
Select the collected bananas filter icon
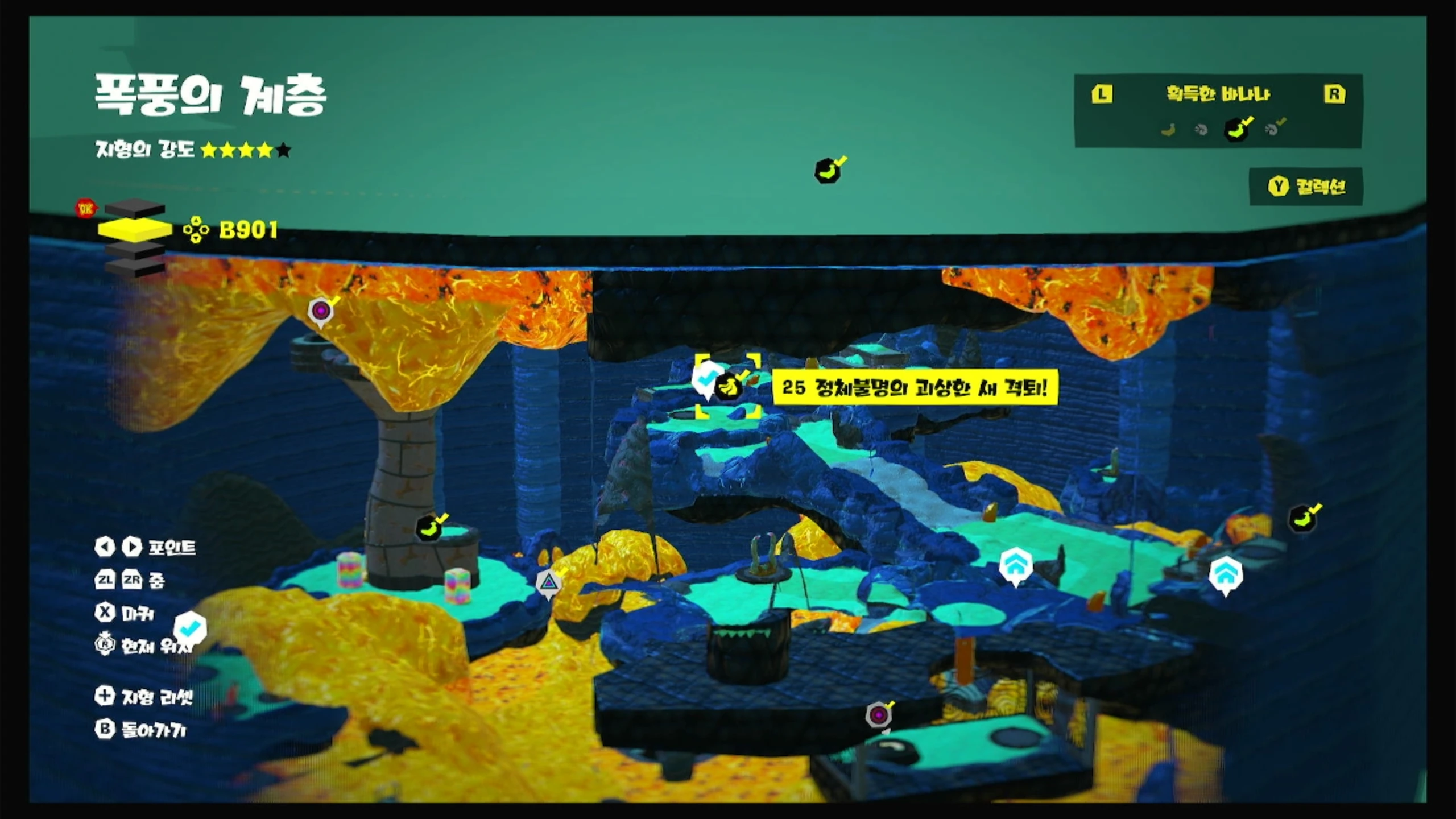coord(1236,129)
